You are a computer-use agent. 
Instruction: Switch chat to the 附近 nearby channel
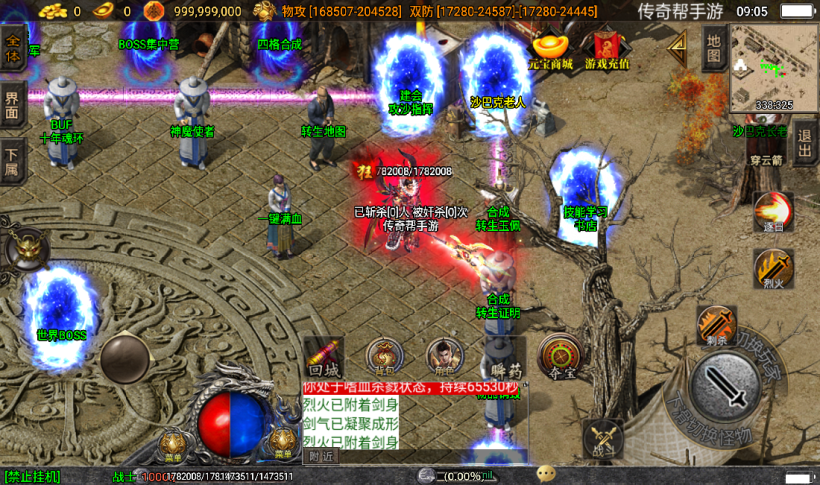coord(321,456)
